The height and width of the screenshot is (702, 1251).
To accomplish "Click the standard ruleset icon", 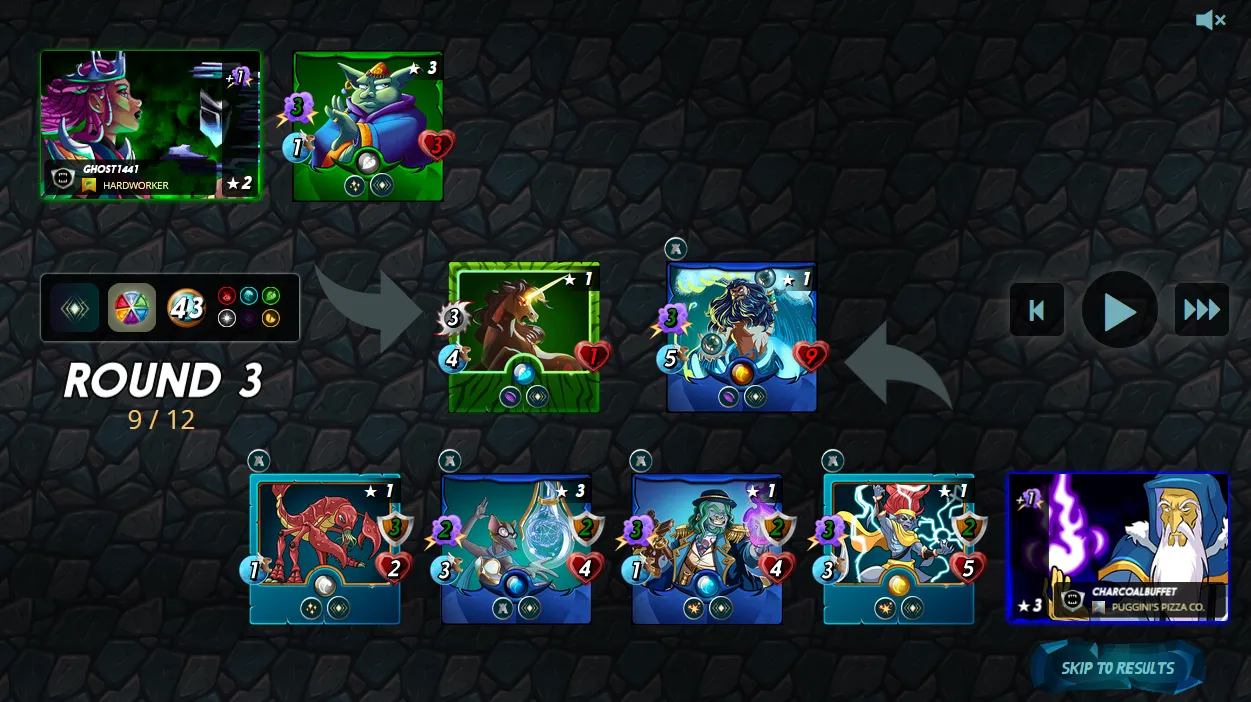I will point(75,308).
